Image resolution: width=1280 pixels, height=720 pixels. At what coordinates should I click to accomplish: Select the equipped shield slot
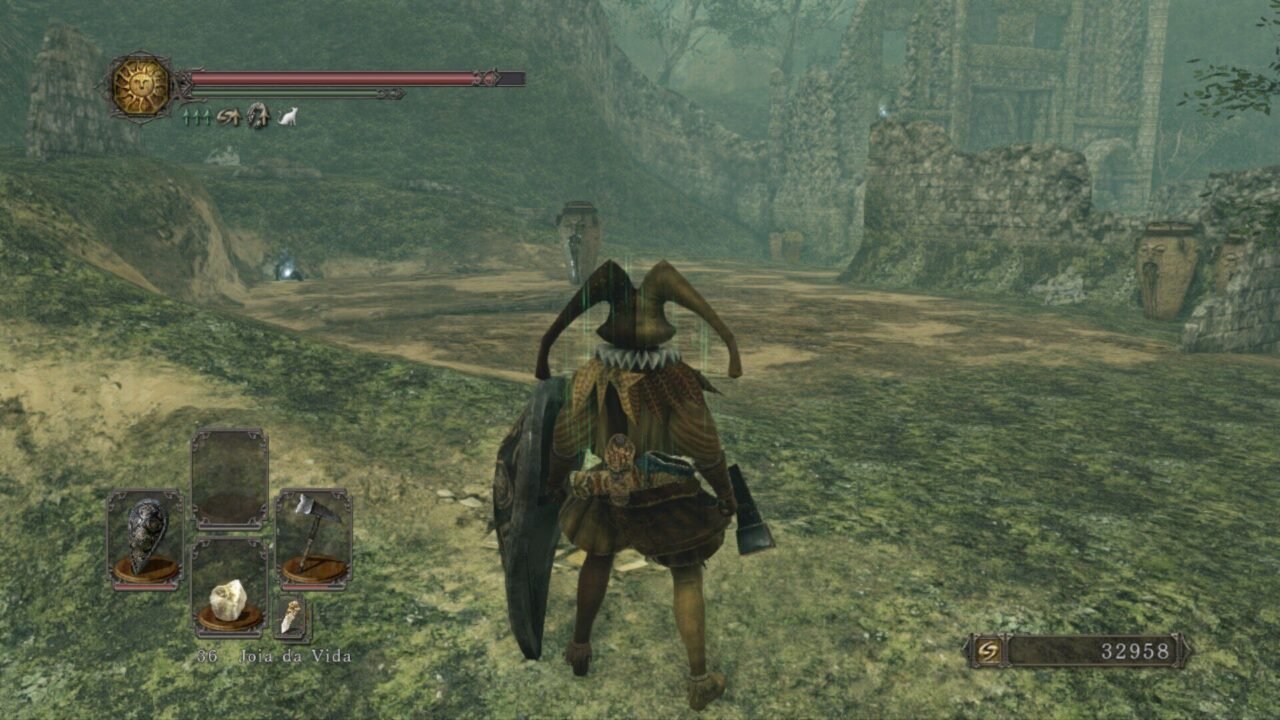[x=145, y=538]
